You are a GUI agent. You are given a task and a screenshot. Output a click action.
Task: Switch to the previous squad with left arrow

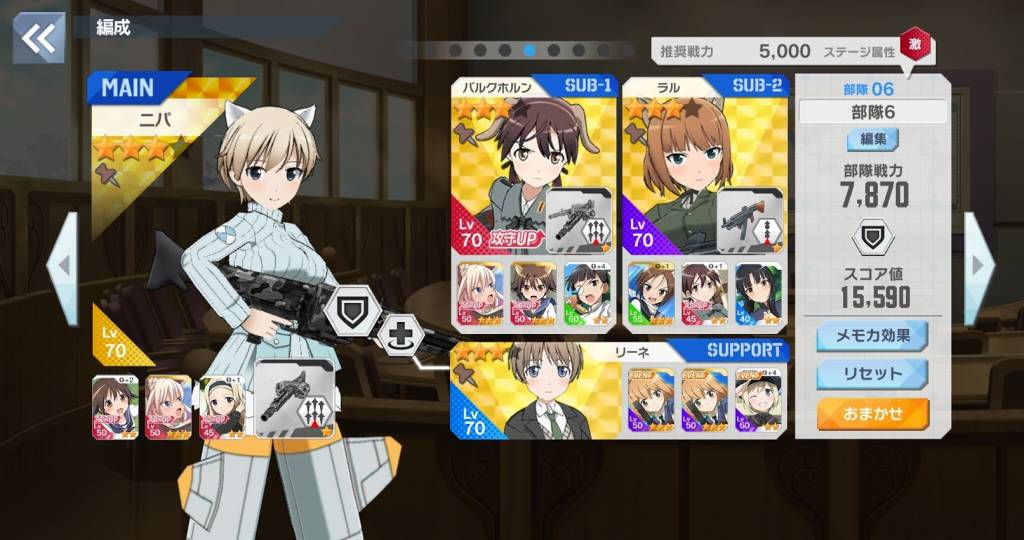click(x=62, y=268)
